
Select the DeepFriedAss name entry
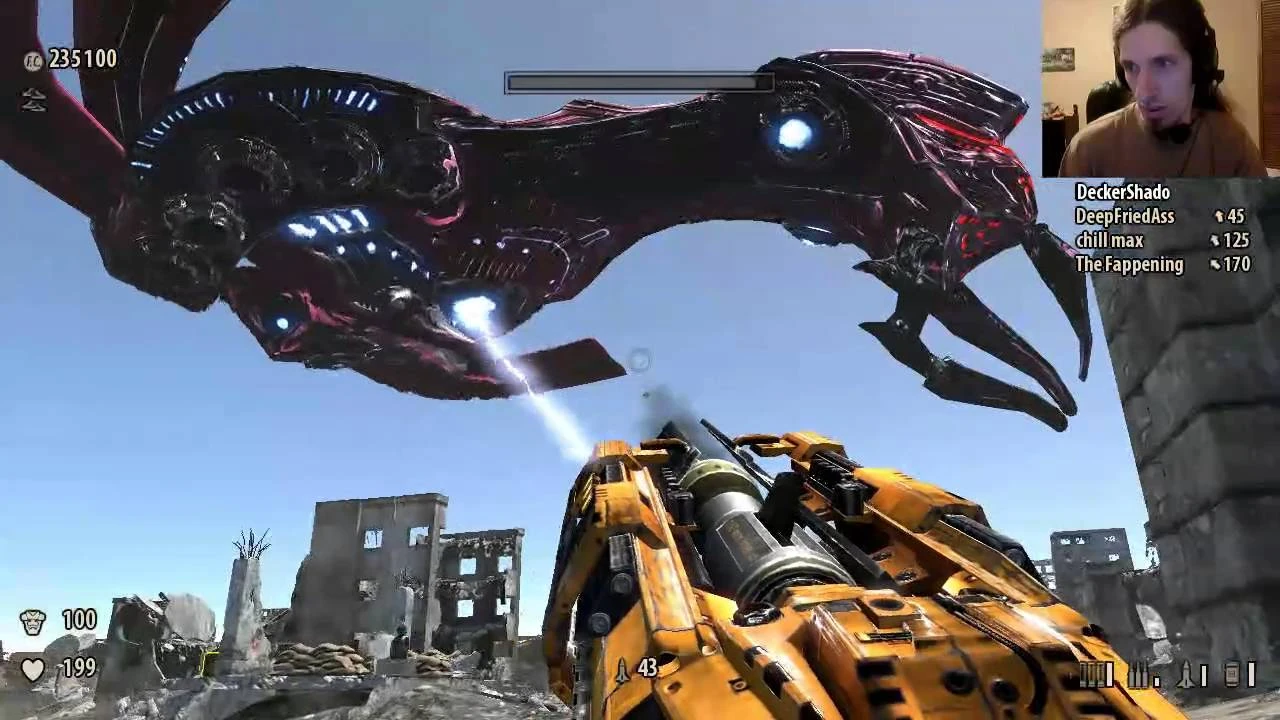coord(1125,216)
